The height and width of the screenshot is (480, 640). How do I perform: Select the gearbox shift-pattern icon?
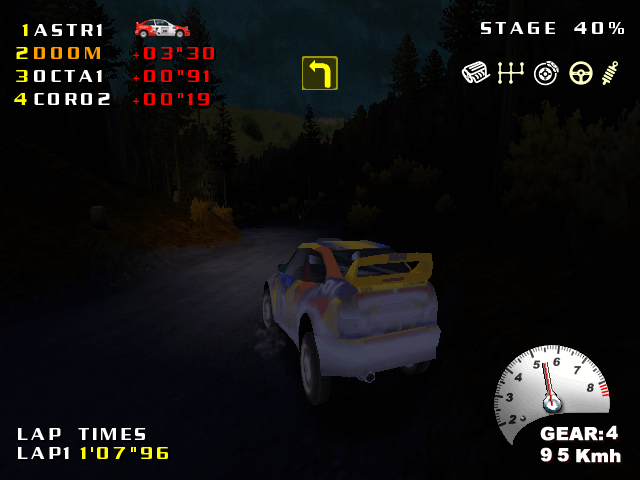(x=511, y=72)
